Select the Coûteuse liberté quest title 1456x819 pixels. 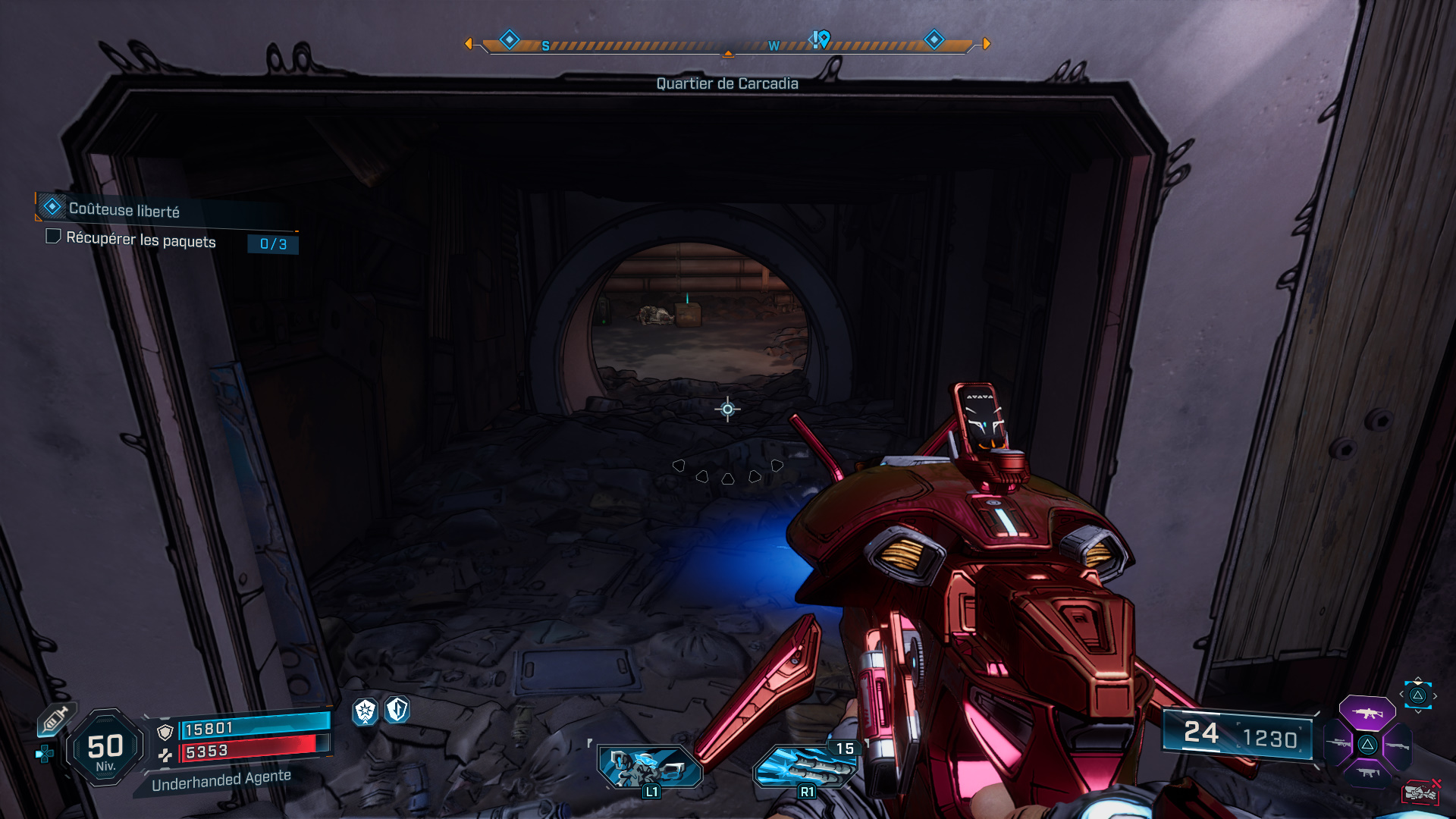click(125, 210)
